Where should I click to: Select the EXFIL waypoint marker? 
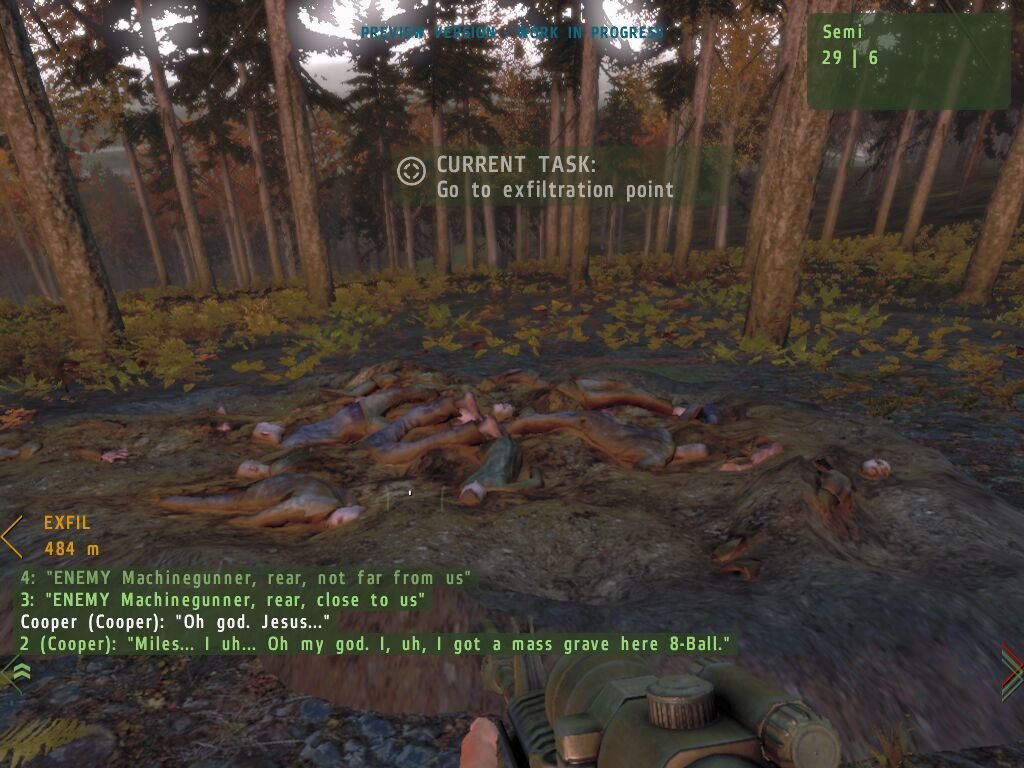pos(12,536)
